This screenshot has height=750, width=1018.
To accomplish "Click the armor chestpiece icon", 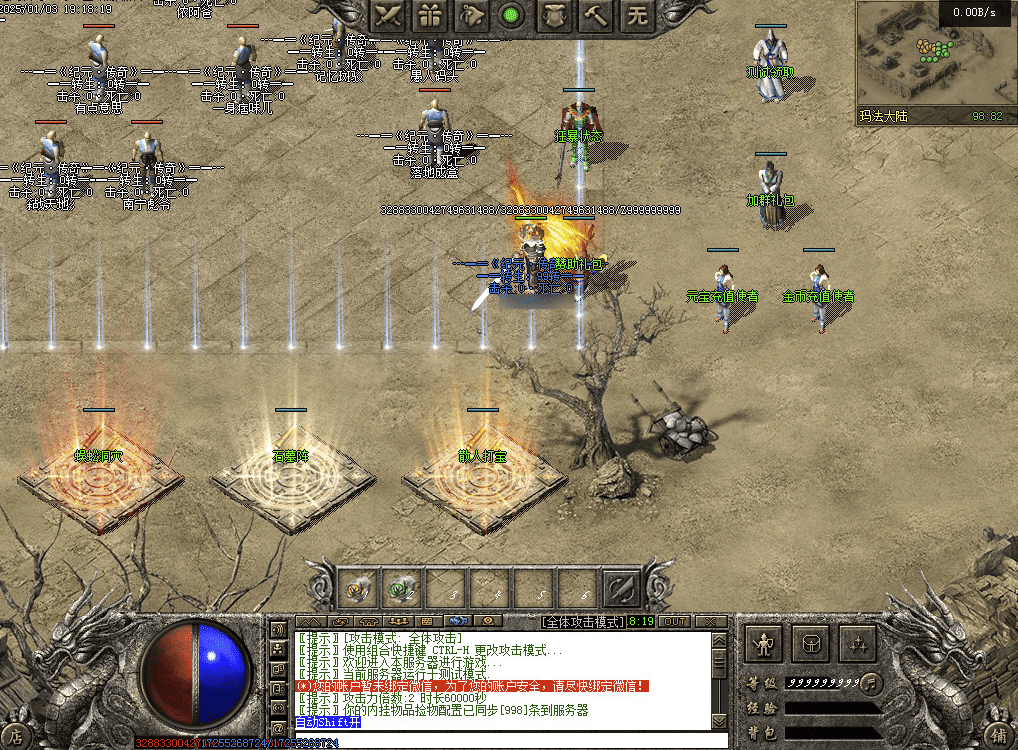I will pyautogui.click(x=554, y=15).
